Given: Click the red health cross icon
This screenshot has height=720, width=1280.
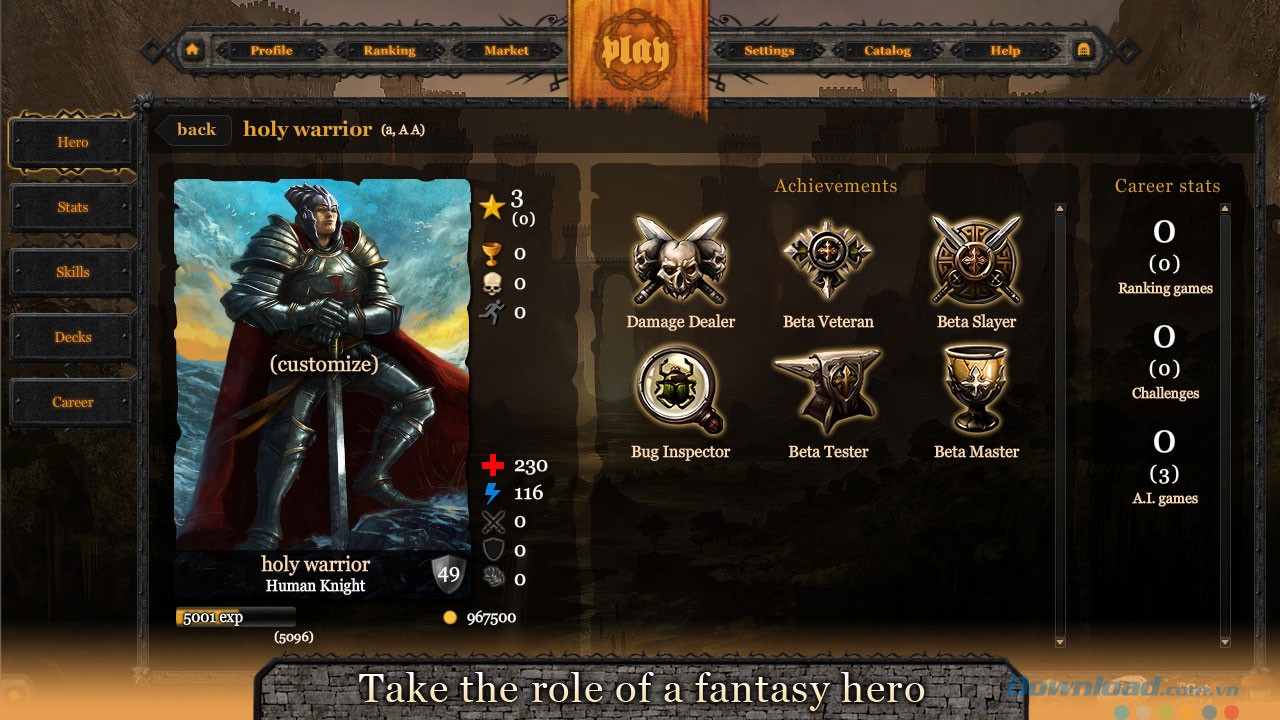Looking at the screenshot, I should click(493, 464).
